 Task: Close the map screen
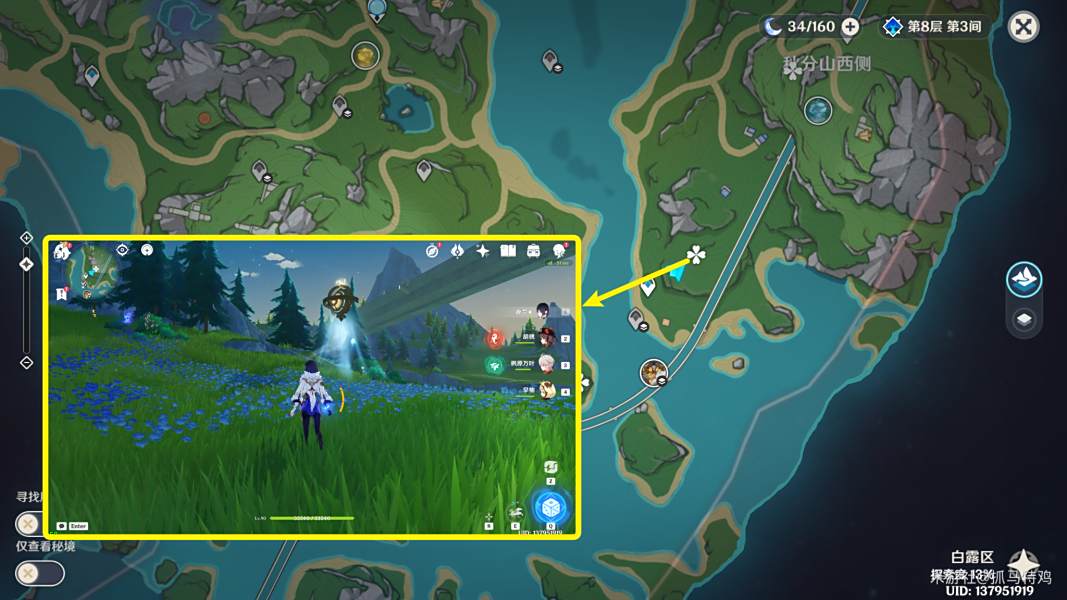(1023, 27)
